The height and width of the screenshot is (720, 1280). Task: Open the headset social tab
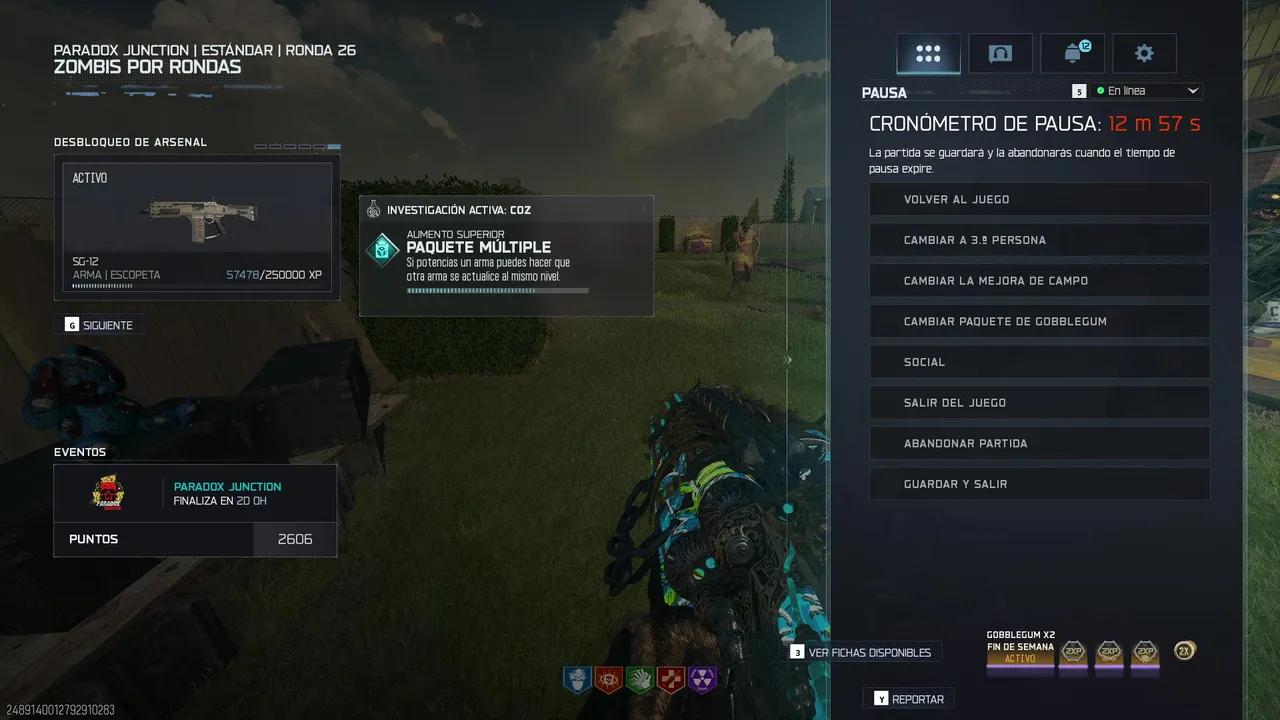pos(1000,54)
